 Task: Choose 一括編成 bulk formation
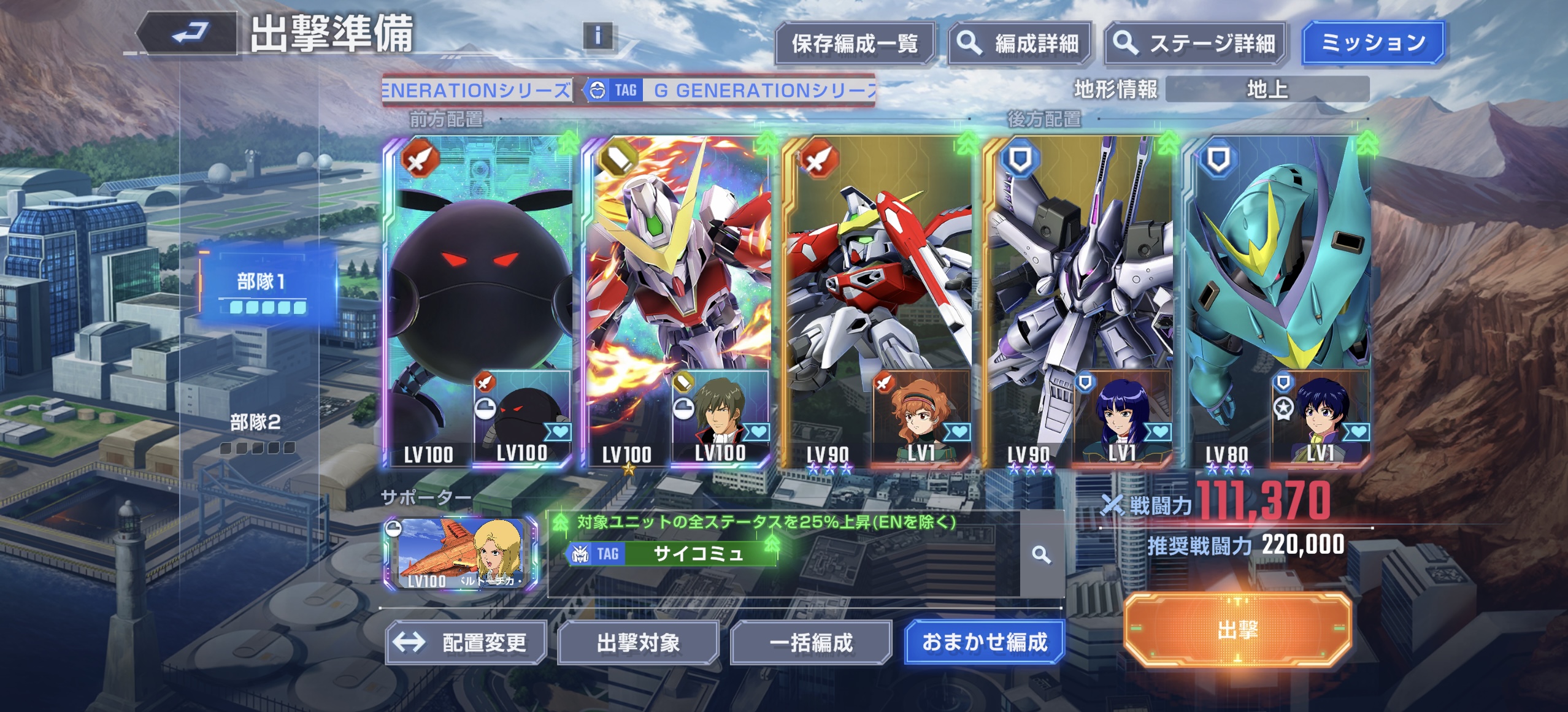(x=810, y=643)
